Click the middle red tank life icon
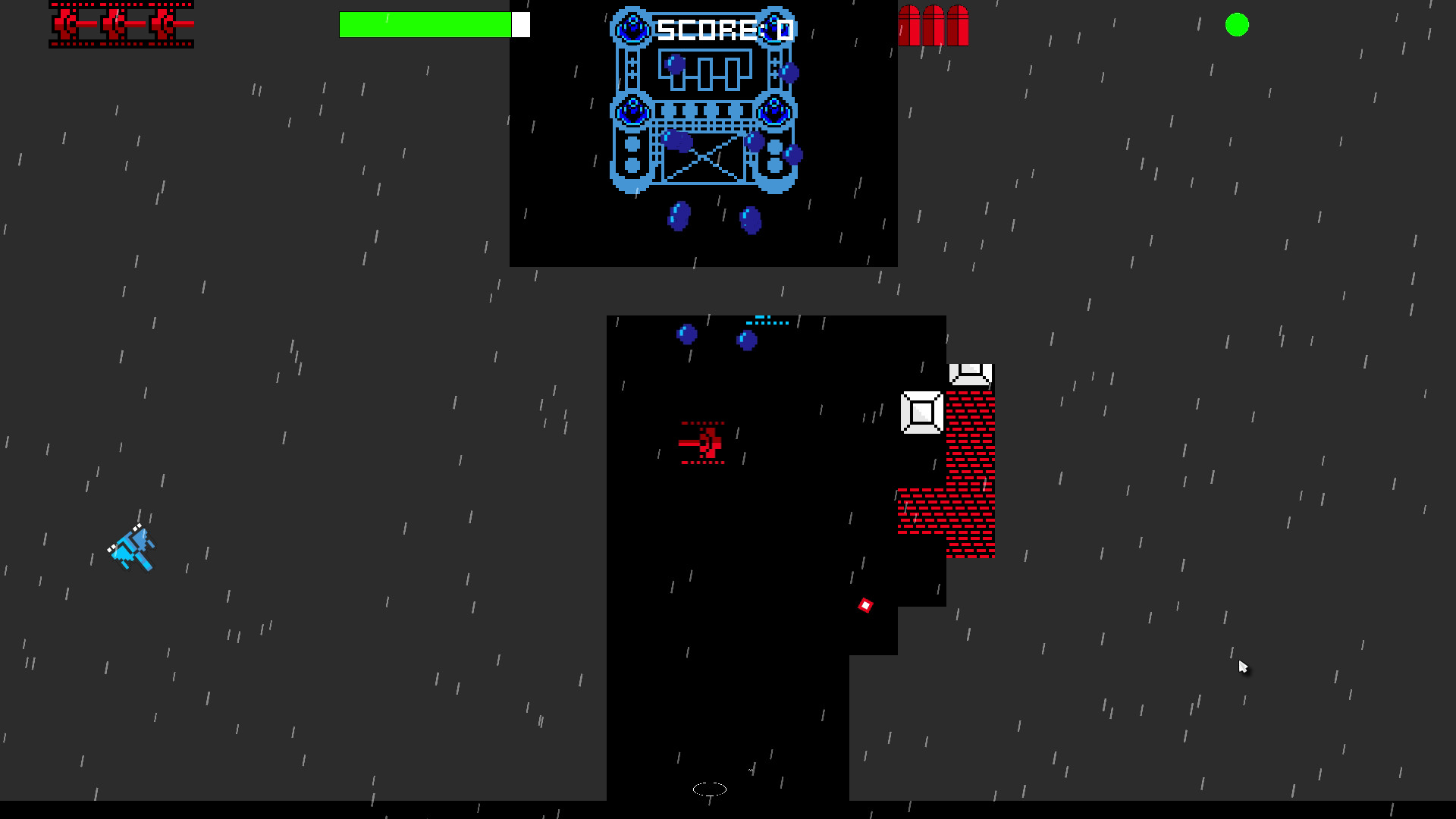Image resolution: width=1456 pixels, height=819 pixels. 114,24
